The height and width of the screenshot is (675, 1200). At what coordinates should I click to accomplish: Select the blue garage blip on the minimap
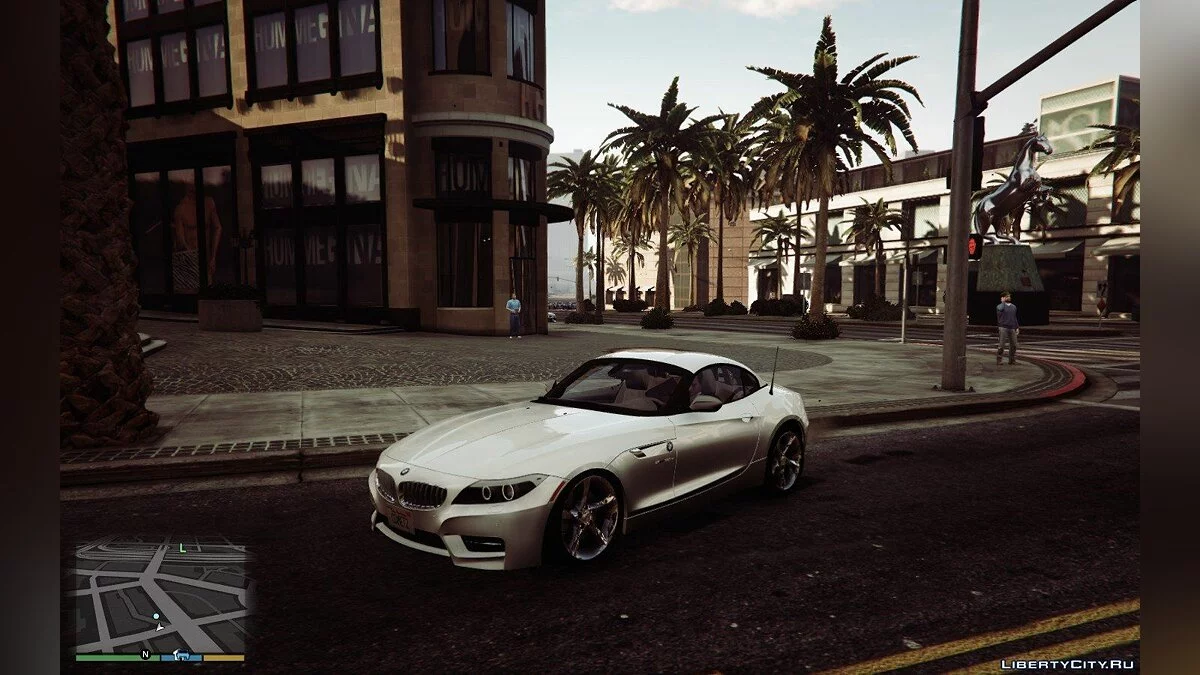point(183,655)
